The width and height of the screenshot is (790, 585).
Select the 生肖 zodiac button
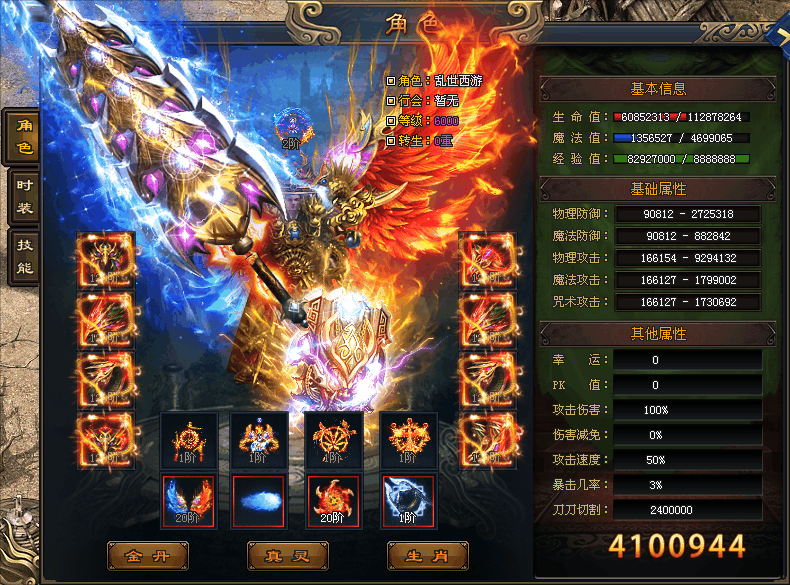(427, 554)
